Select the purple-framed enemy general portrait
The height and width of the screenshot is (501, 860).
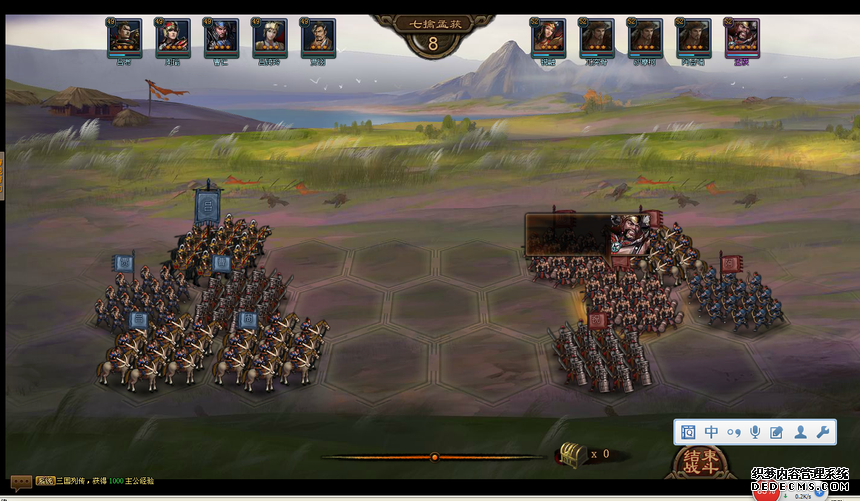(741, 36)
